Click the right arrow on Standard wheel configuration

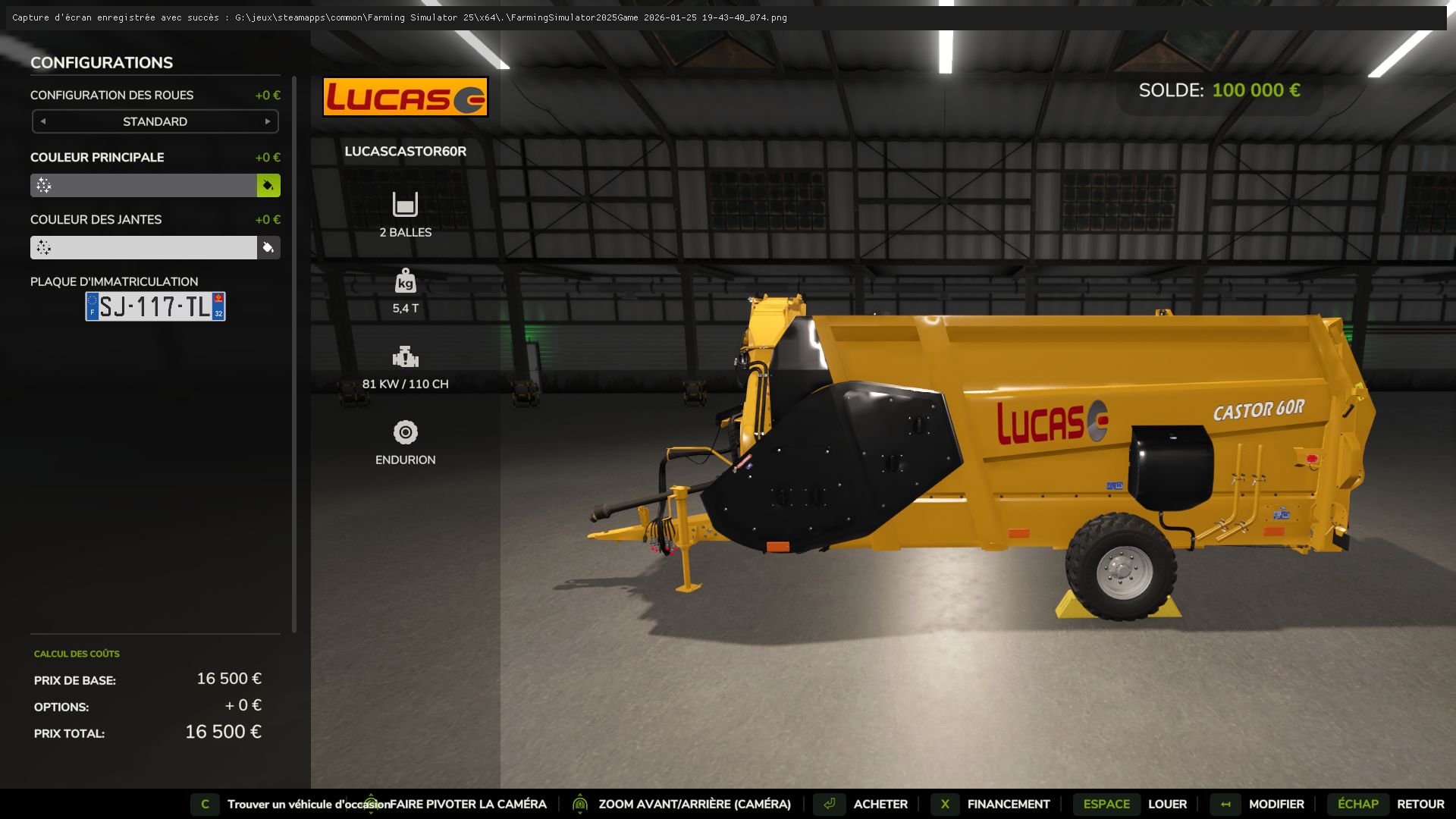pyautogui.click(x=266, y=121)
